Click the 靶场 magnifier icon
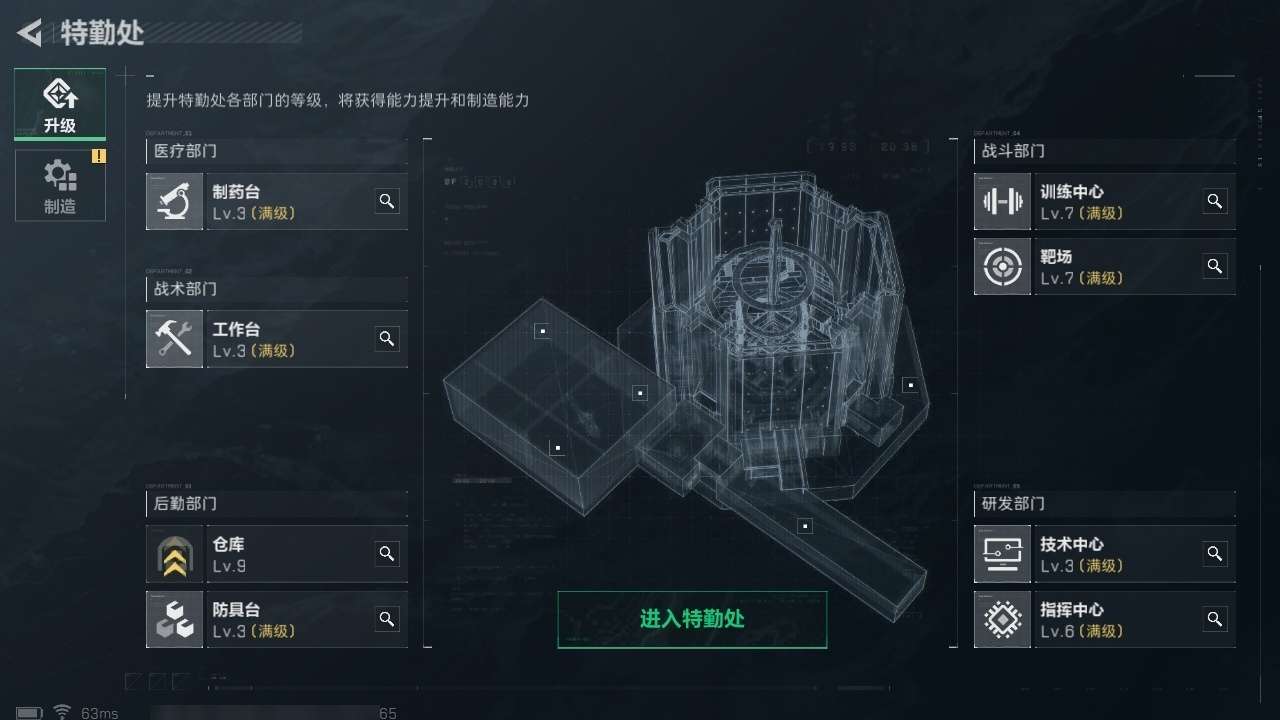Viewport: 1280px width, 720px height. click(x=1215, y=266)
